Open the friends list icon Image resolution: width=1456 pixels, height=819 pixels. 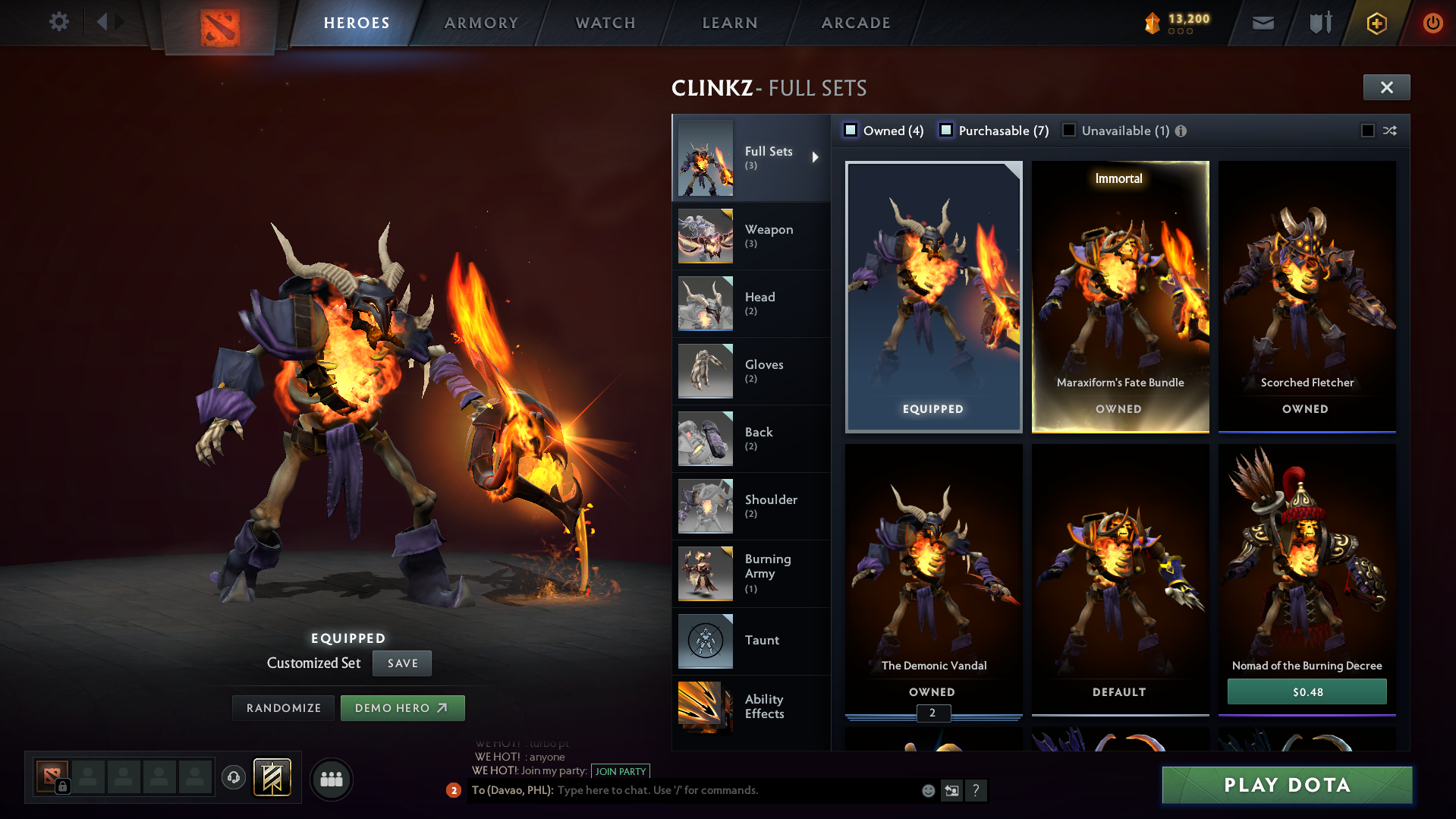331,779
